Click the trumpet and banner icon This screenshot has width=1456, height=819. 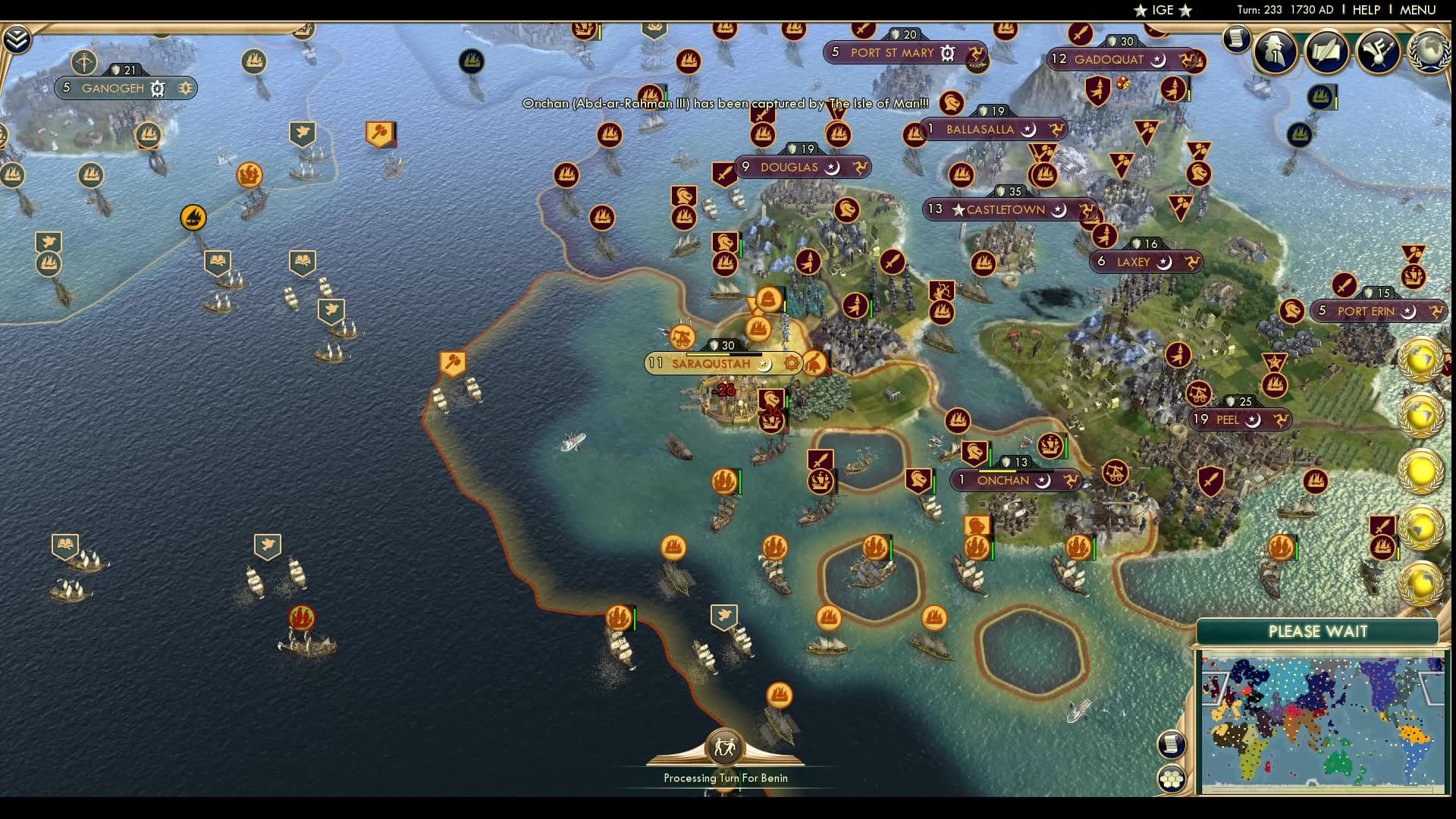1378,52
